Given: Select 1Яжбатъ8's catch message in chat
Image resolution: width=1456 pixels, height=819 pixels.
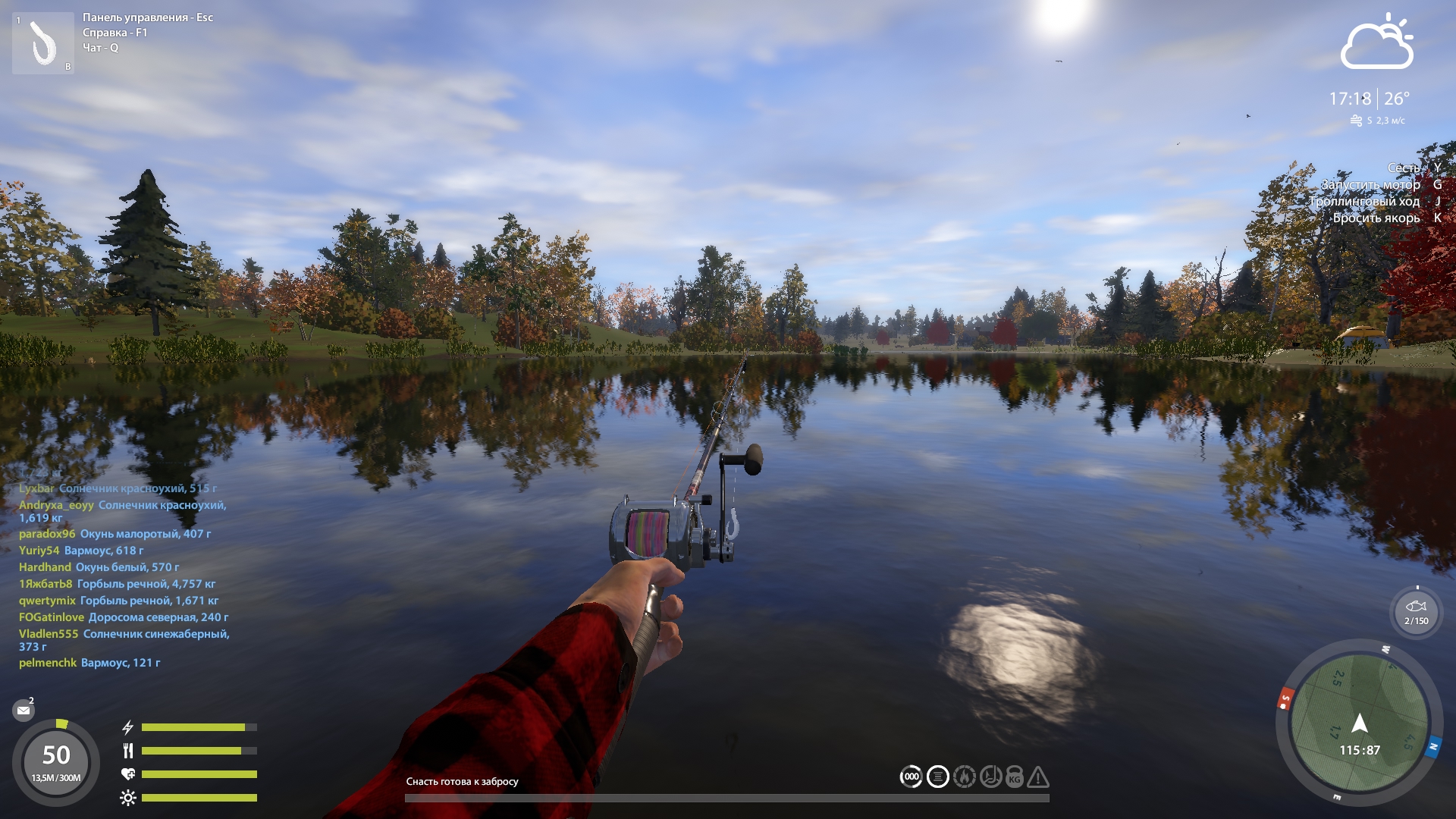Looking at the screenshot, I should pos(118,584).
